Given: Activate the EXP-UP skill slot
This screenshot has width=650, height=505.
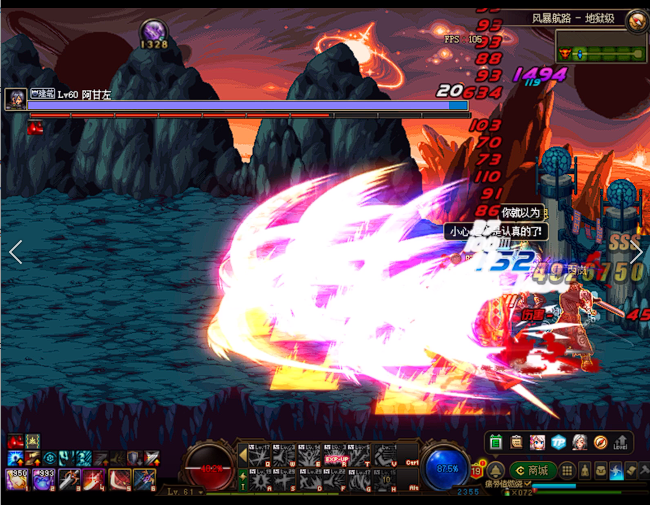Looking at the screenshot, I should 335,458.
